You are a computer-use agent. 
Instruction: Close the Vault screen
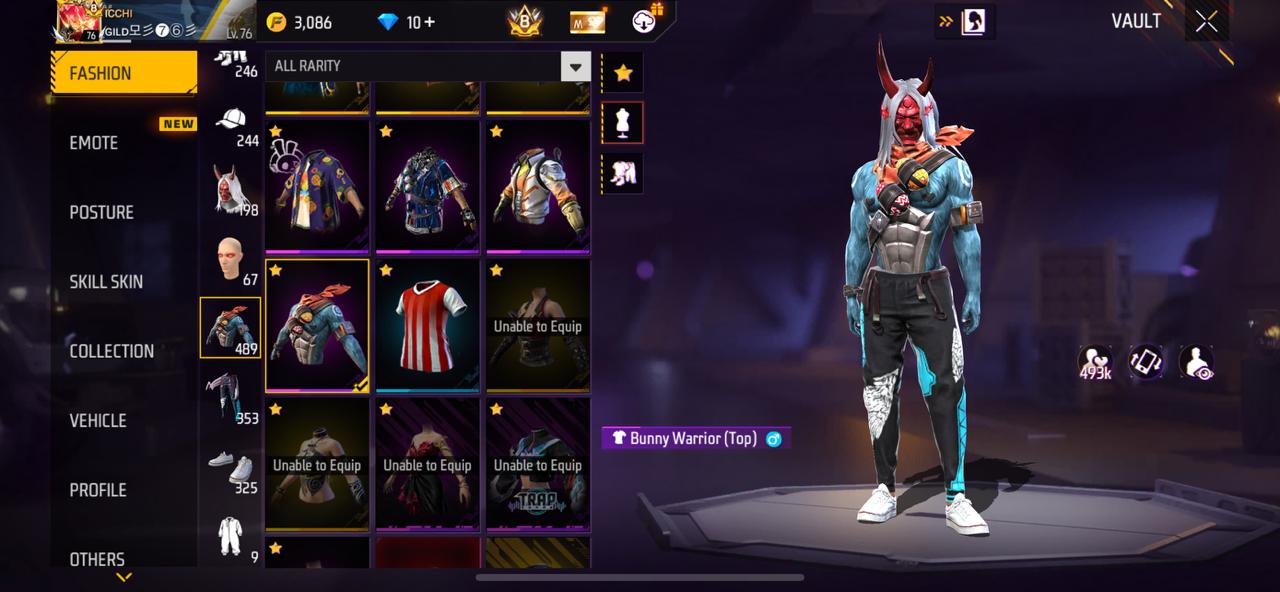(1206, 22)
